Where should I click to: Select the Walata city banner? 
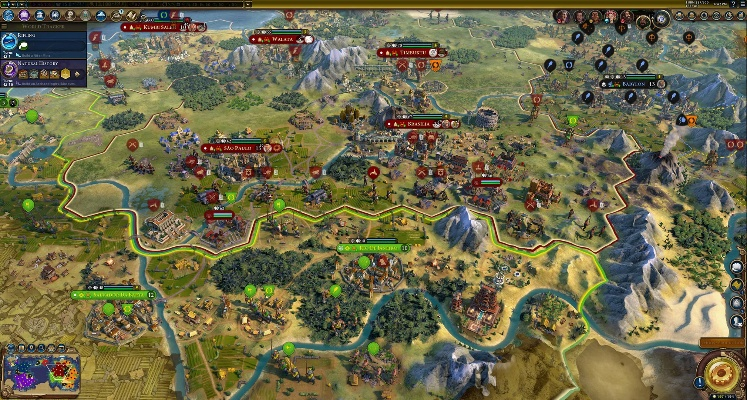(281, 39)
